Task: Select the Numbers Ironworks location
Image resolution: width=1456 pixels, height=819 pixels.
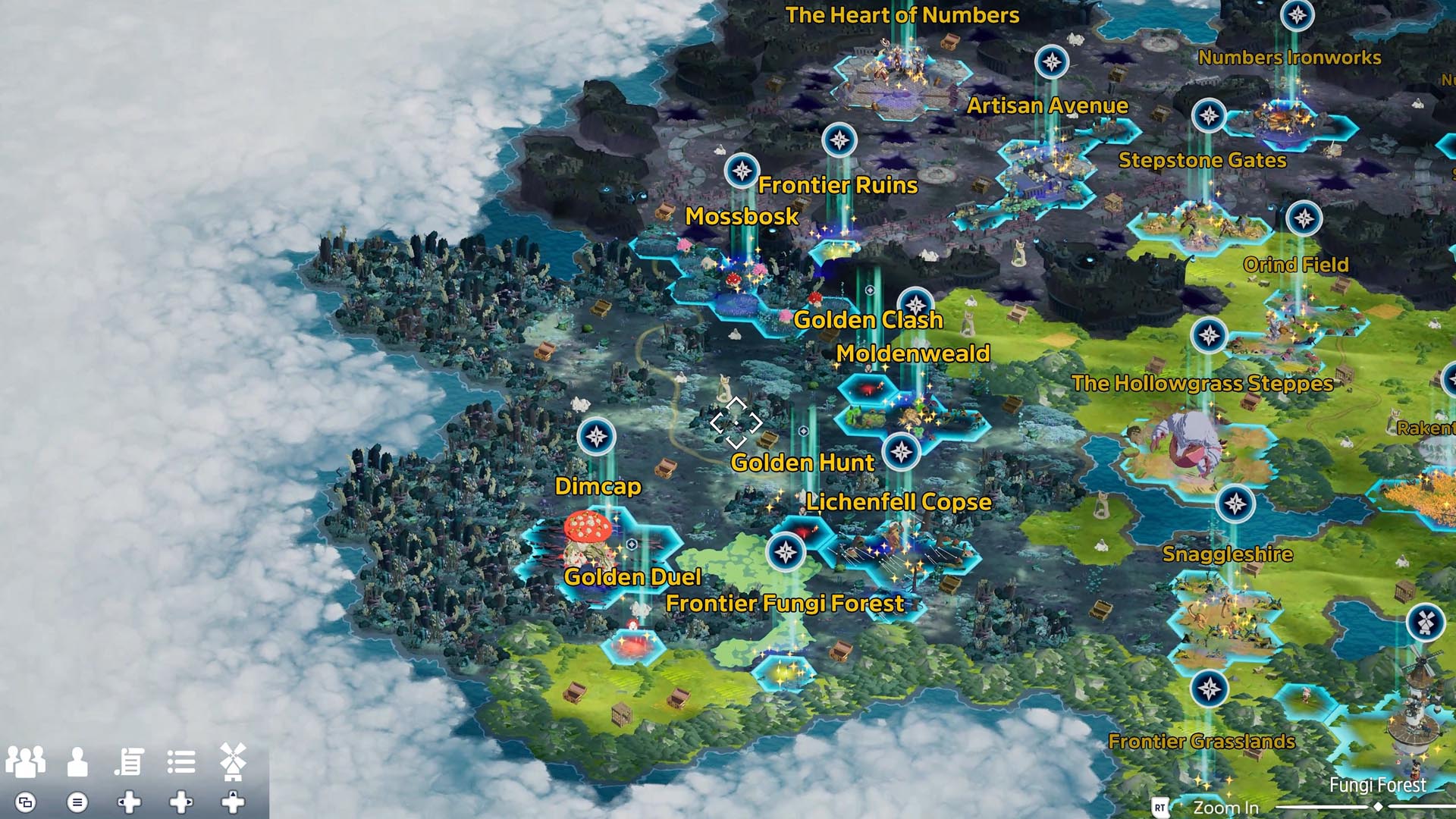Action: 1289,58
